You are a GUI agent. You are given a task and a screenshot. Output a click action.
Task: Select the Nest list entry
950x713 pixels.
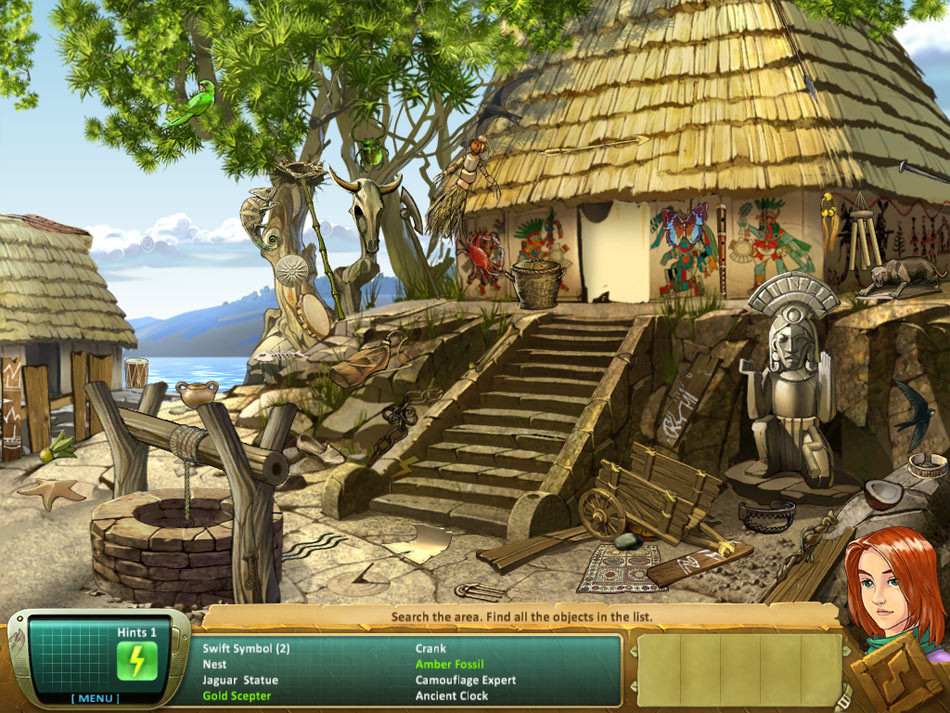click(214, 664)
